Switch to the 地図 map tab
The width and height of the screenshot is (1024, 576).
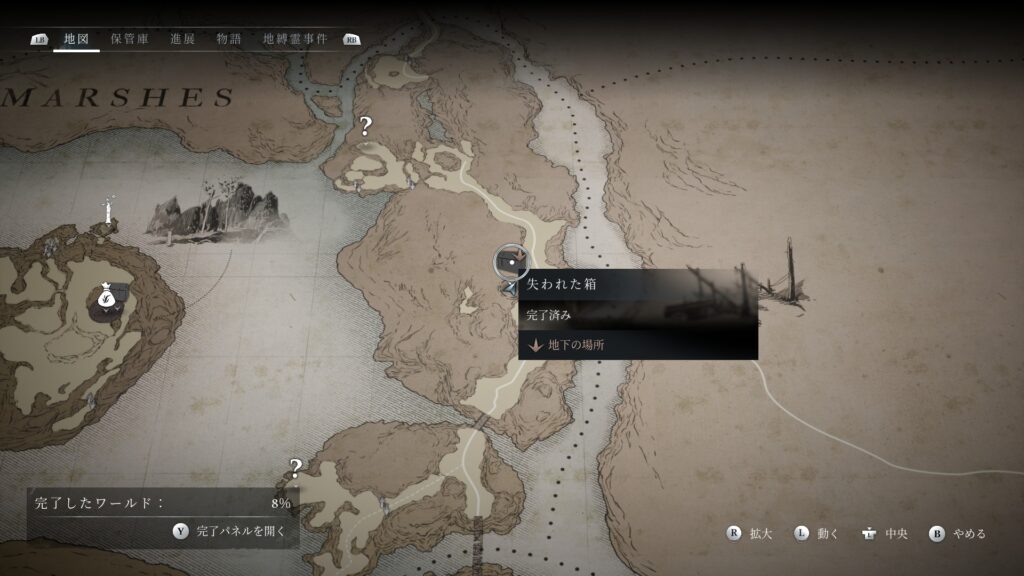click(76, 39)
